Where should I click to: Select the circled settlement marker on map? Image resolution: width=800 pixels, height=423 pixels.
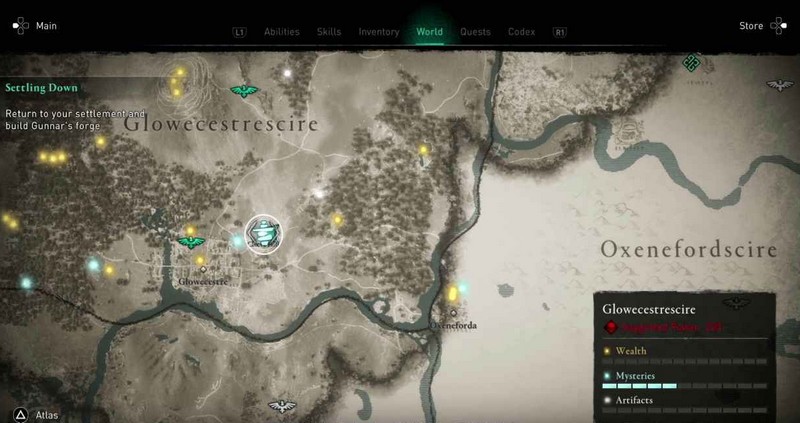coord(264,236)
